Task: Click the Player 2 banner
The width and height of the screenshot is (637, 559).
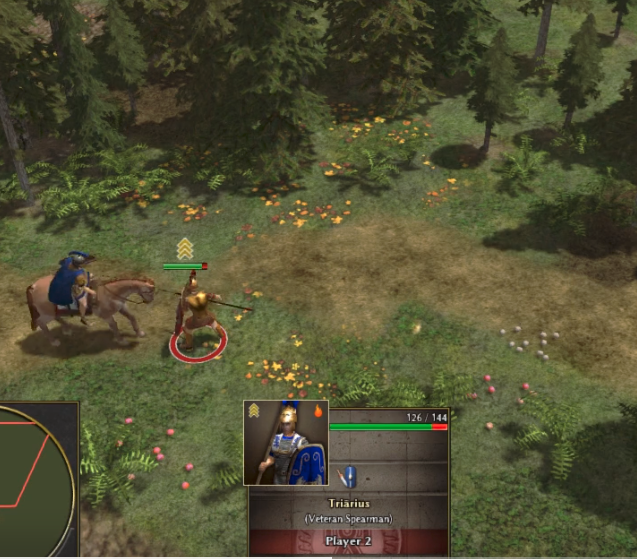Action: coord(348,541)
